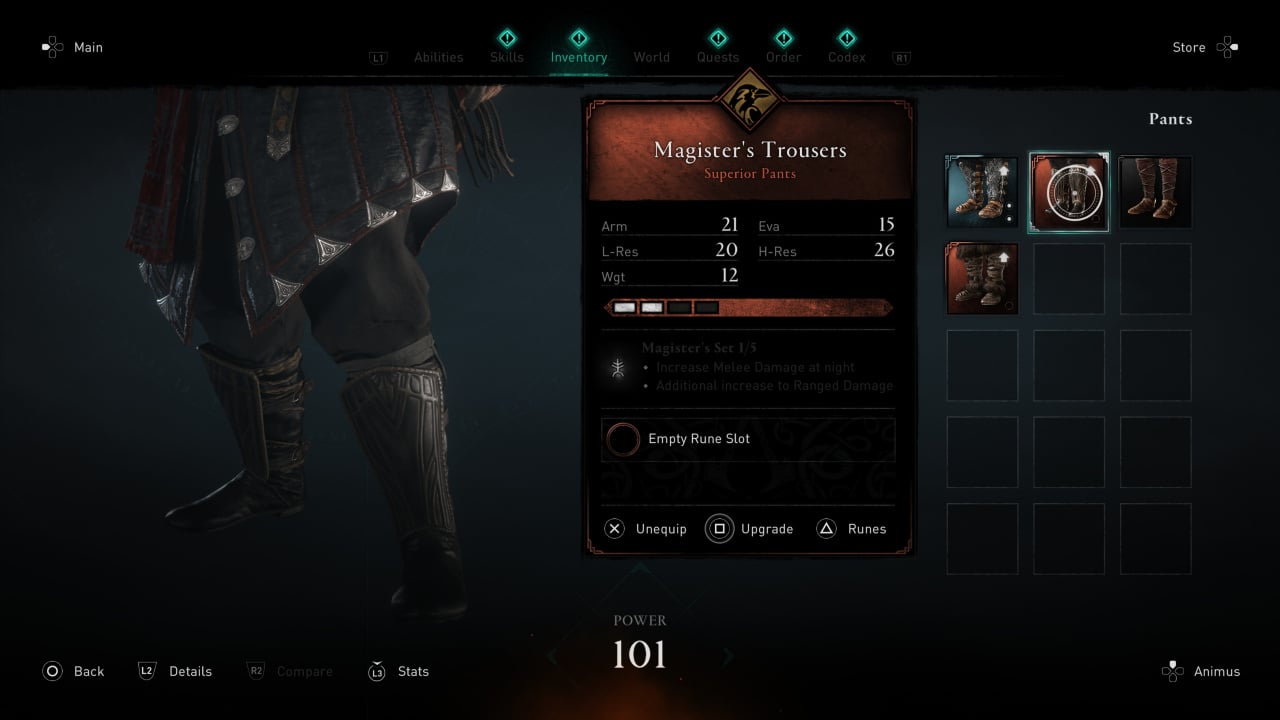Go to the World tab
This screenshot has height=720, width=1280.
tap(651, 57)
